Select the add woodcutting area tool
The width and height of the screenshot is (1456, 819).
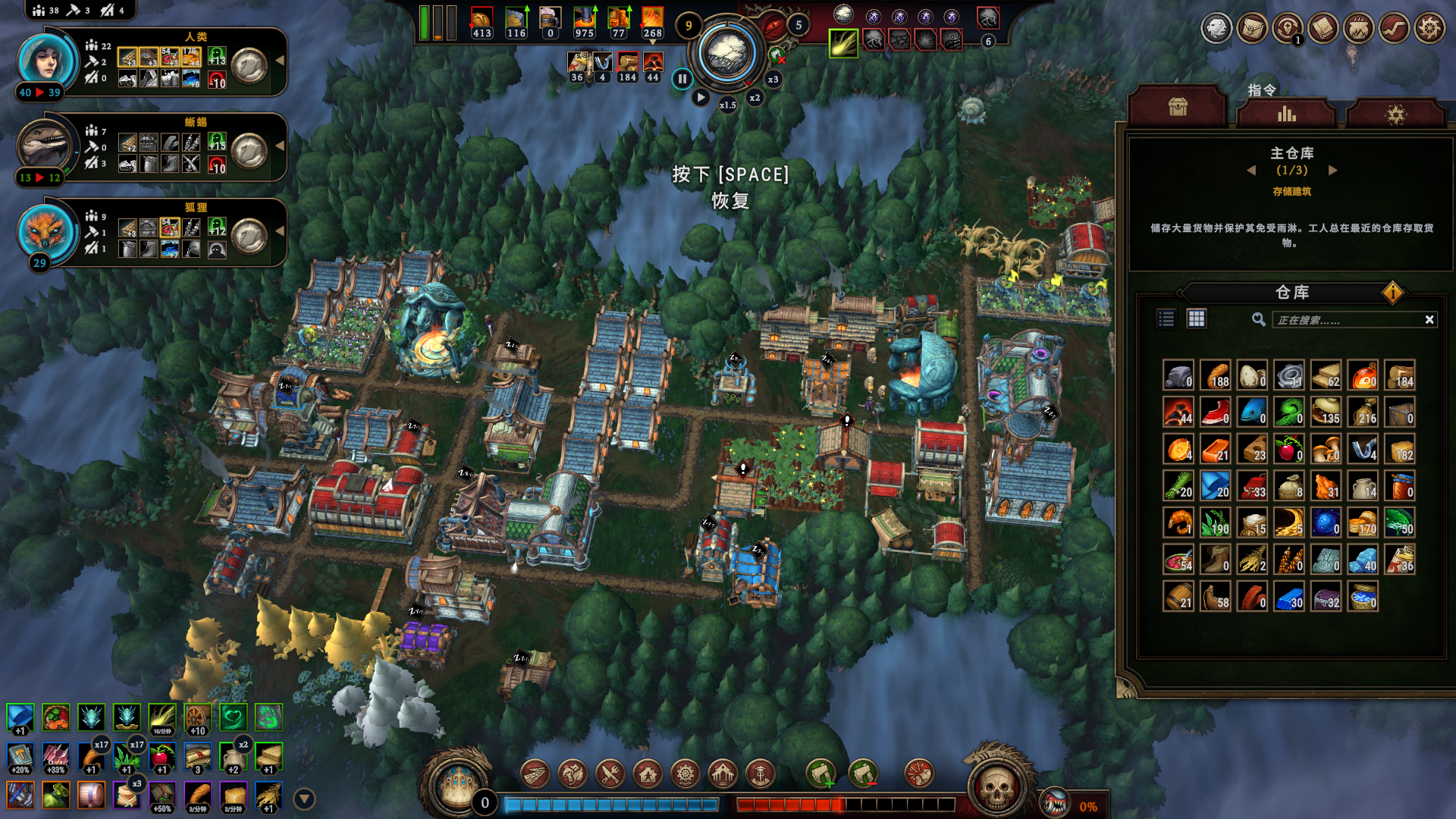[821, 774]
